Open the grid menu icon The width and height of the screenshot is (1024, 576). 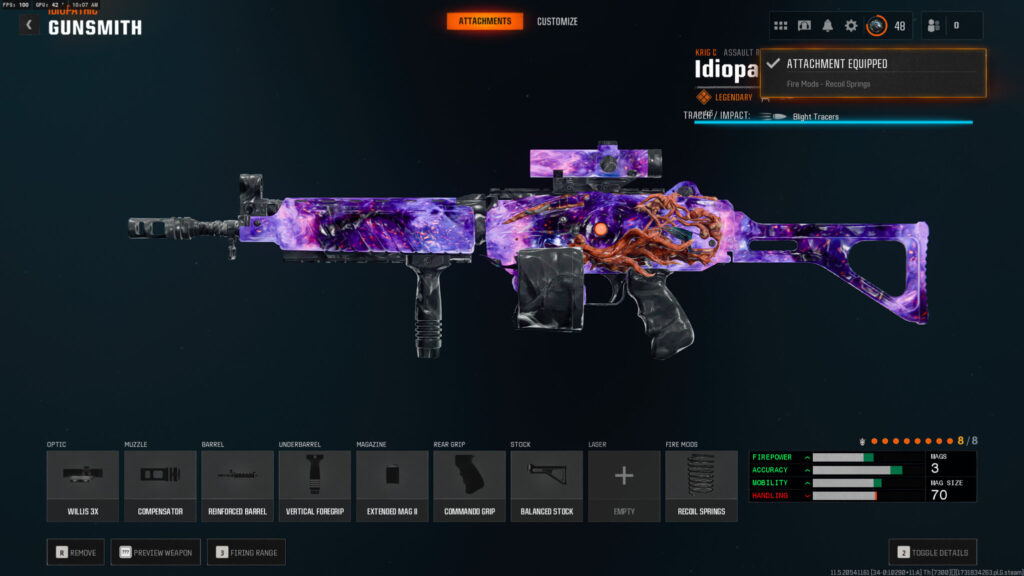[781, 25]
